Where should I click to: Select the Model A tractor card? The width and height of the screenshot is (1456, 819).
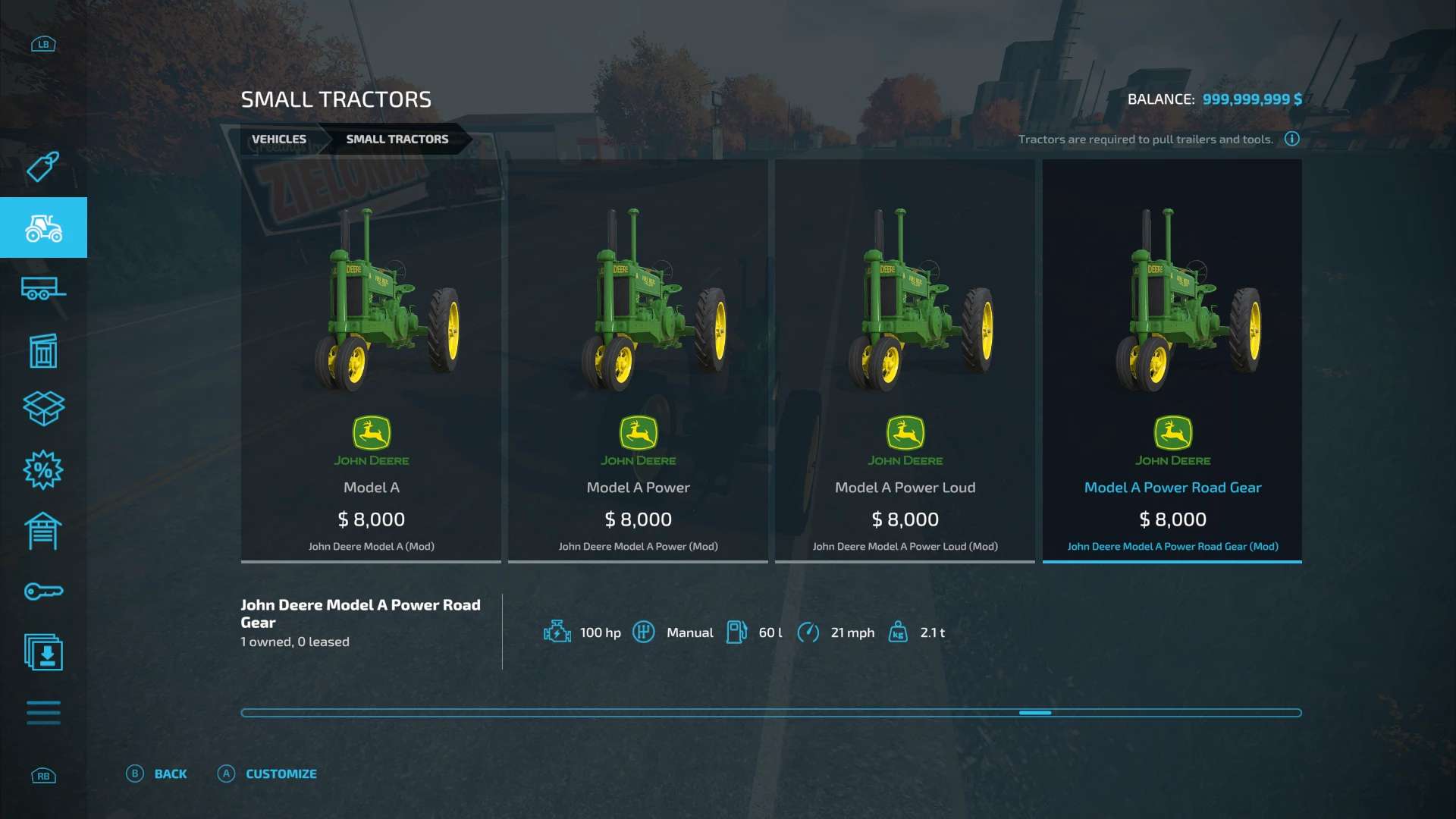pos(371,361)
